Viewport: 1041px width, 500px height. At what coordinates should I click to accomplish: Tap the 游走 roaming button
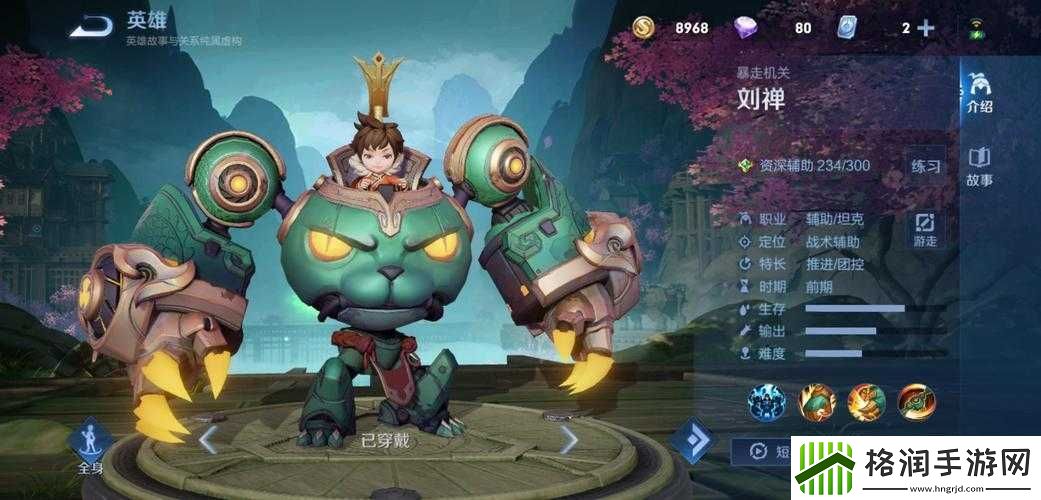click(926, 229)
